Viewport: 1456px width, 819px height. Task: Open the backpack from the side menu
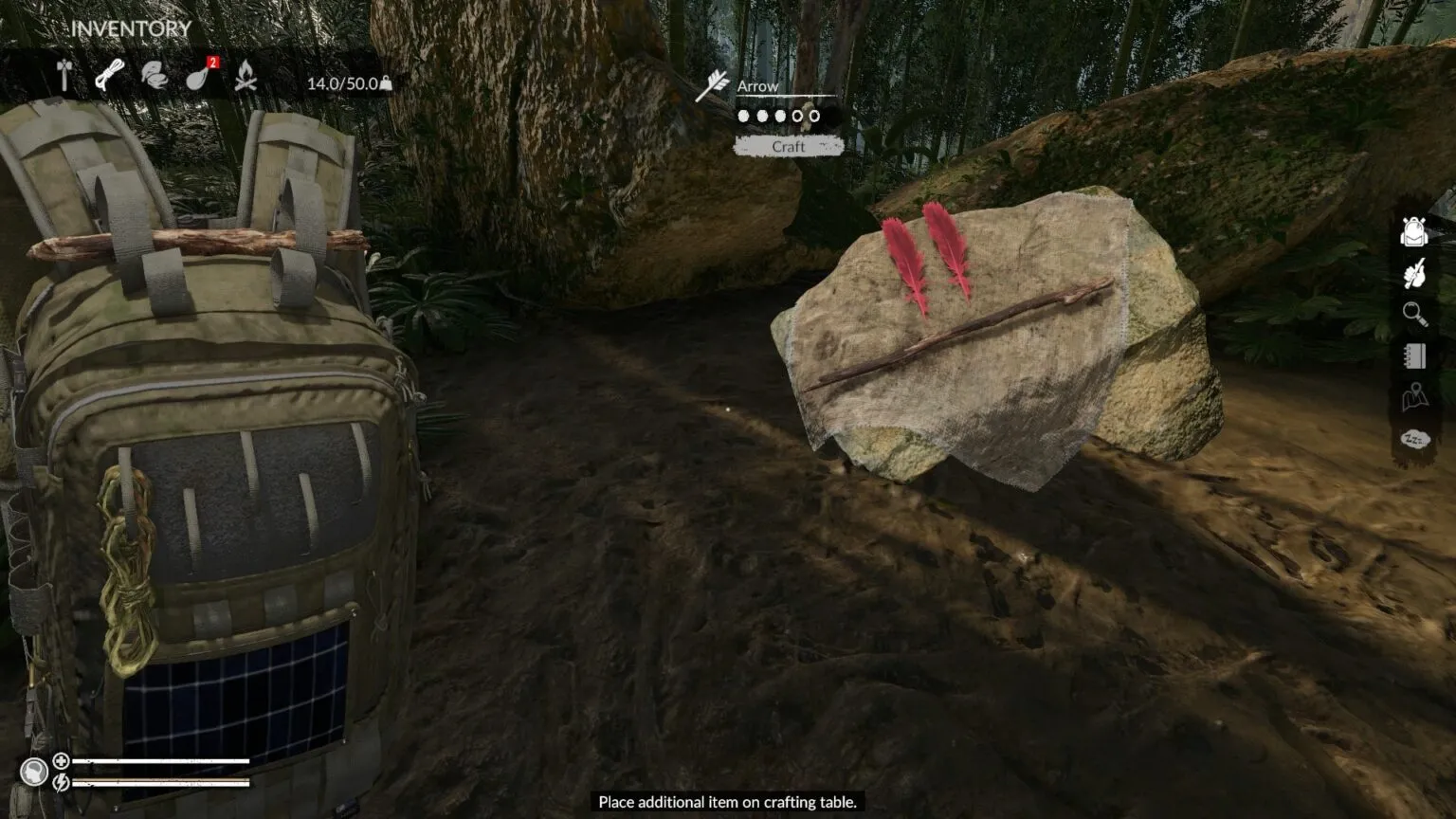point(1413,232)
